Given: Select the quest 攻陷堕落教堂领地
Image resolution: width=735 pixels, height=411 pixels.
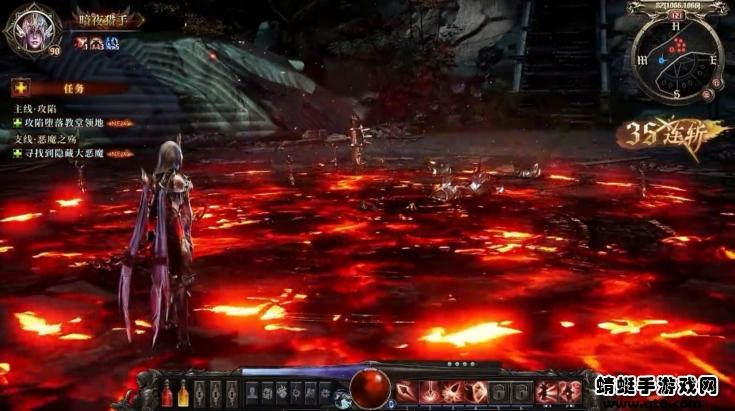Looking at the screenshot, I should 69,121.
